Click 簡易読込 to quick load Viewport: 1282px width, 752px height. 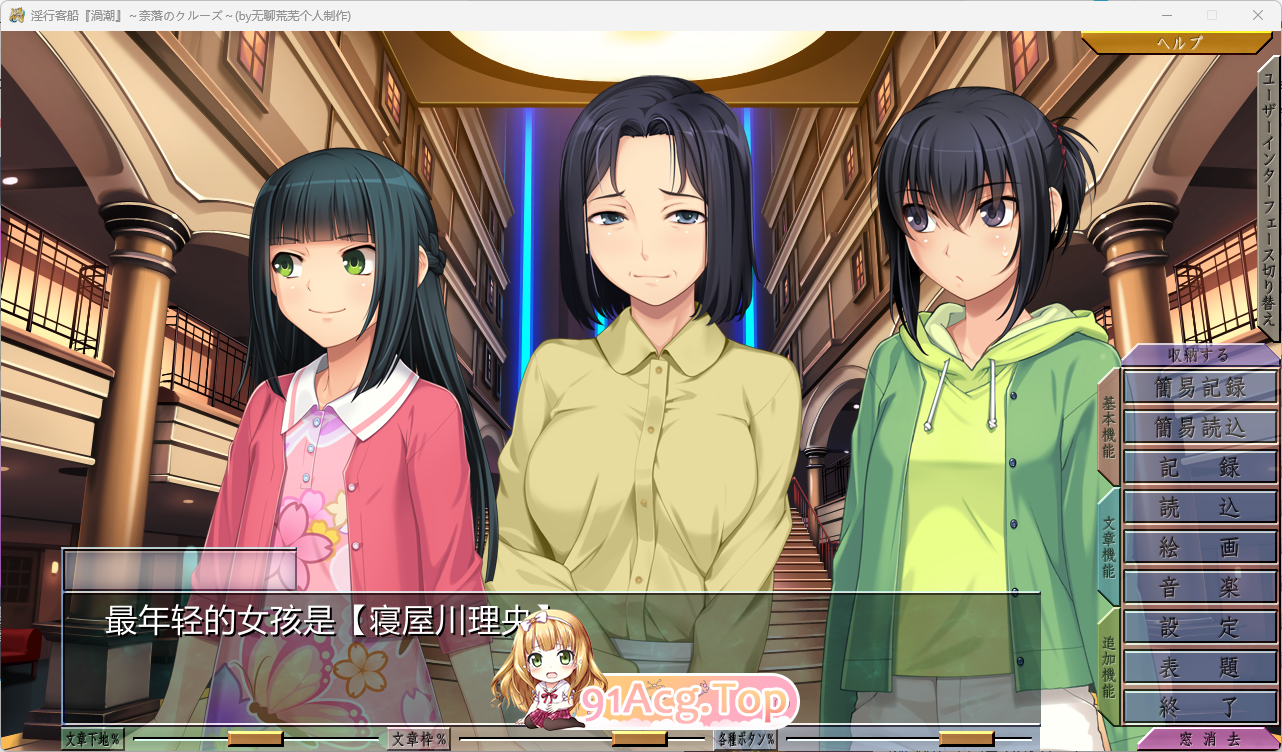1199,426
